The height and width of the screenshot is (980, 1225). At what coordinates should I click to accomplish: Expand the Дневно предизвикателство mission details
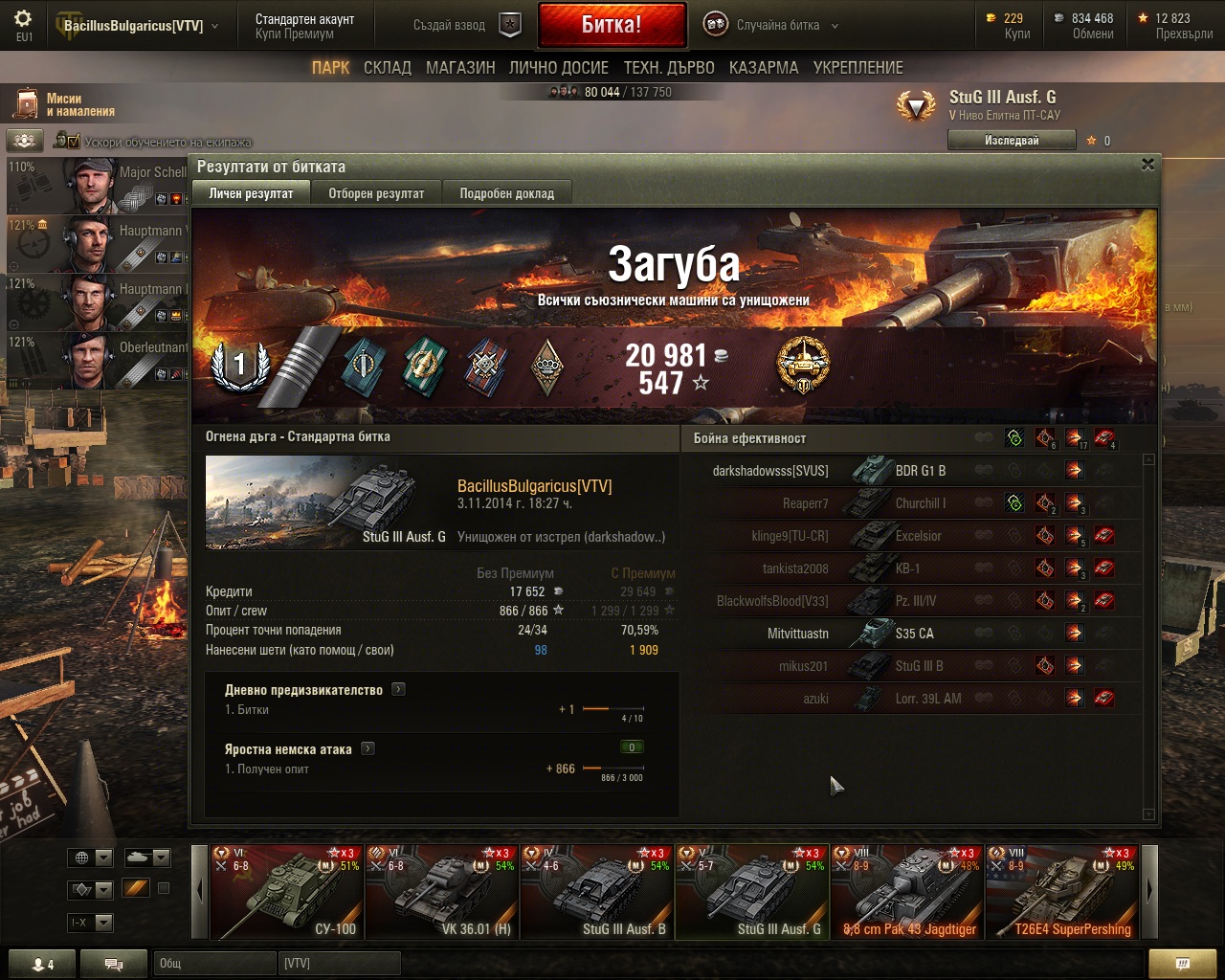(x=398, y=689)
